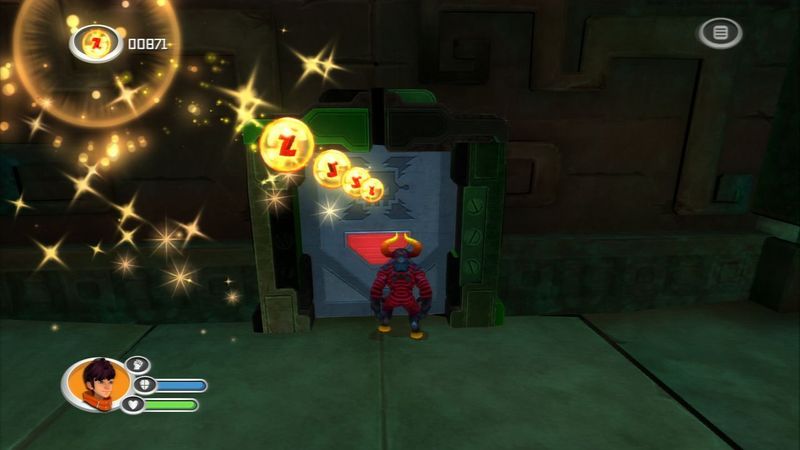Click the heart icon beside the green bar
Viewport: 800px width, 450px height.
[133, 405]
